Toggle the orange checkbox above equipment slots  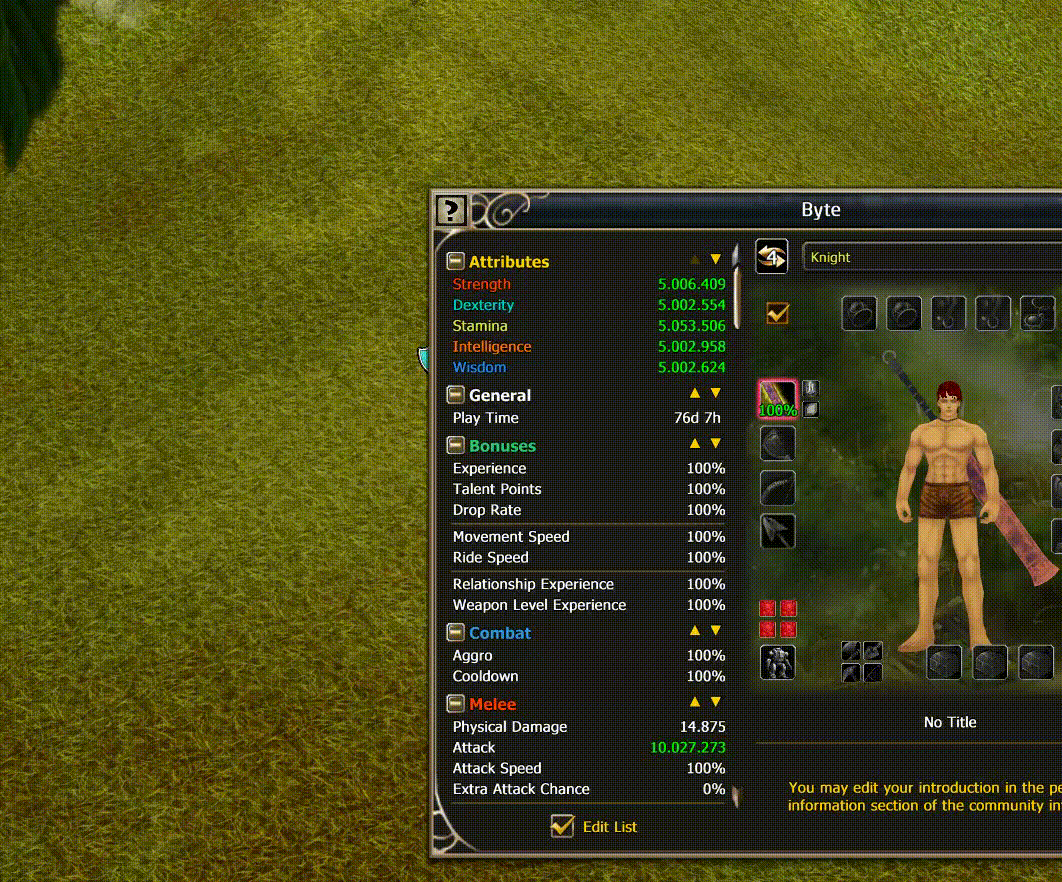777,314
